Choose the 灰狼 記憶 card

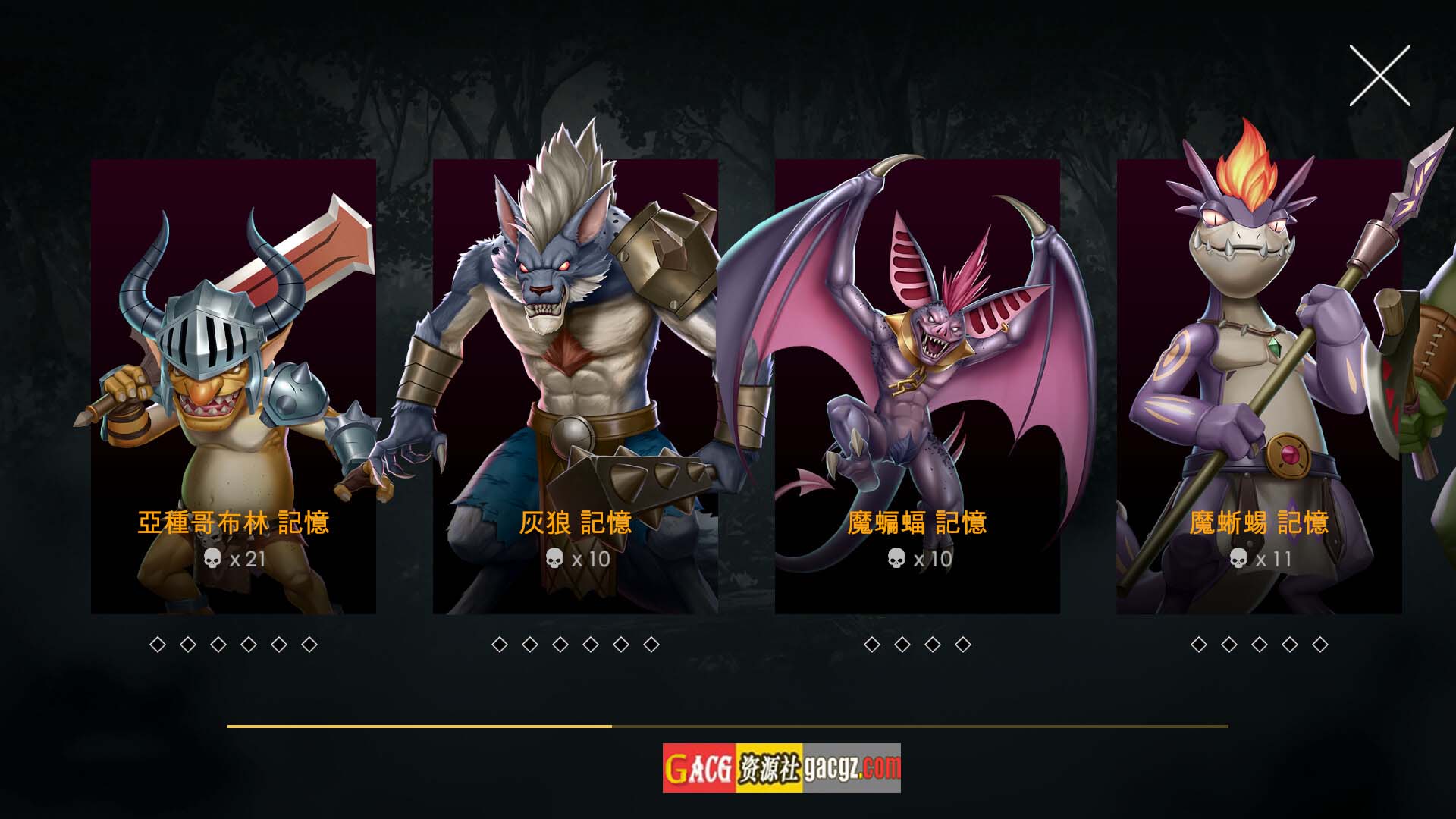(x=575, y=387)
